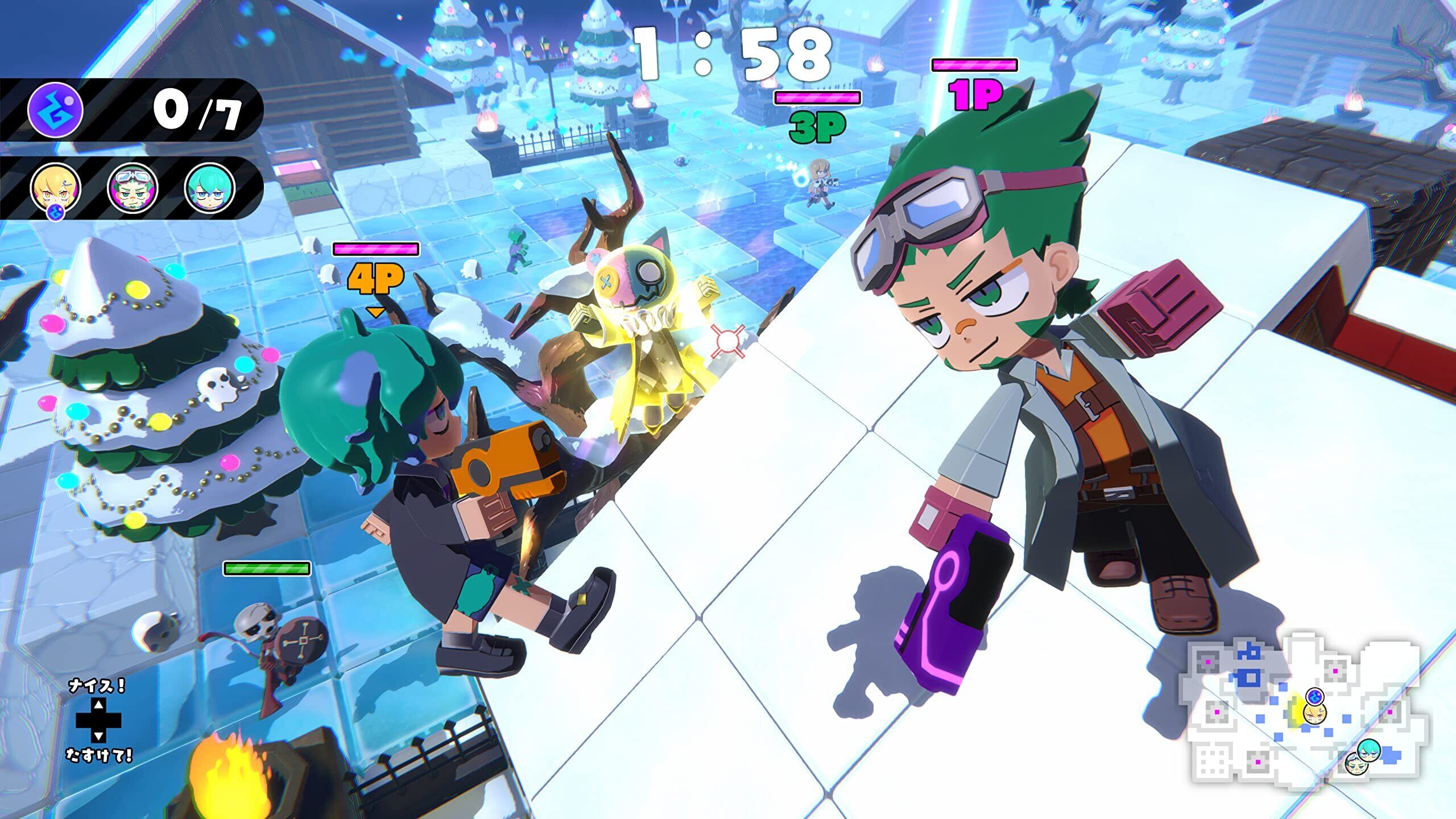This screenshot has height=819, width=1456.
Task: Click the 4P player marker
Action: (376, 279)
